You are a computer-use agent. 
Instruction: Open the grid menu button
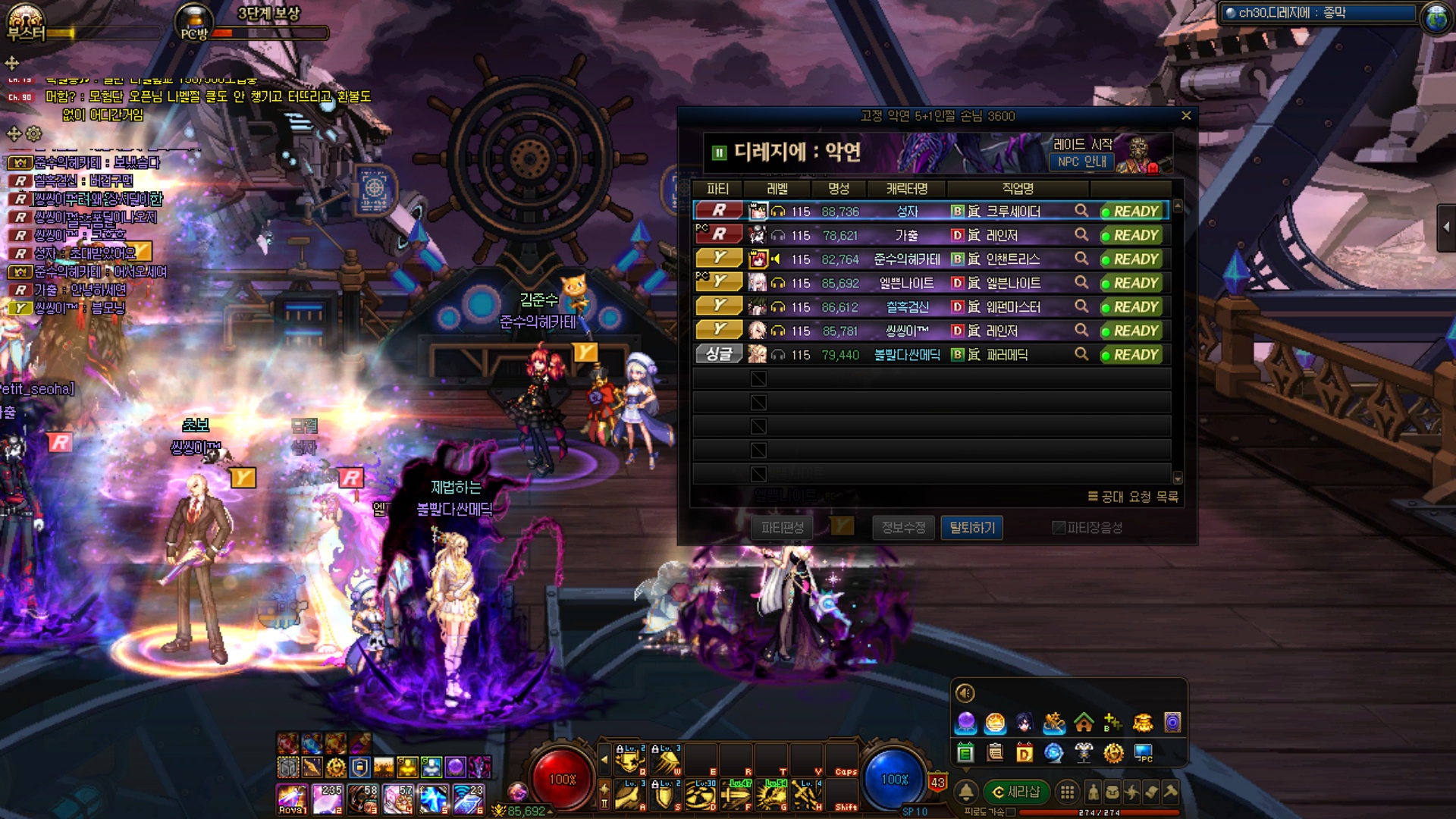click(1067, 792)
